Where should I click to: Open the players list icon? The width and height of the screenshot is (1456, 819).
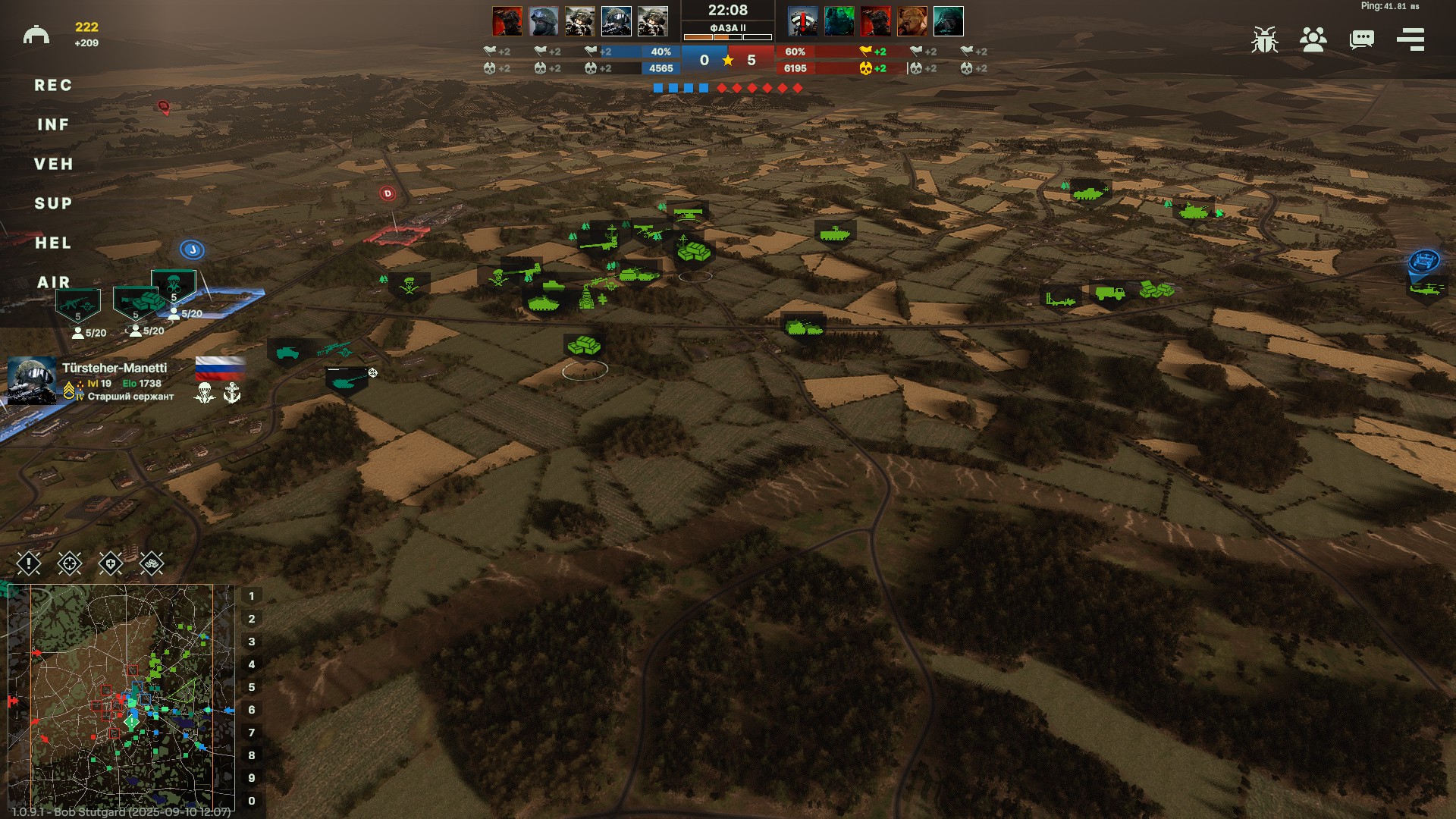click(1313, 39)
